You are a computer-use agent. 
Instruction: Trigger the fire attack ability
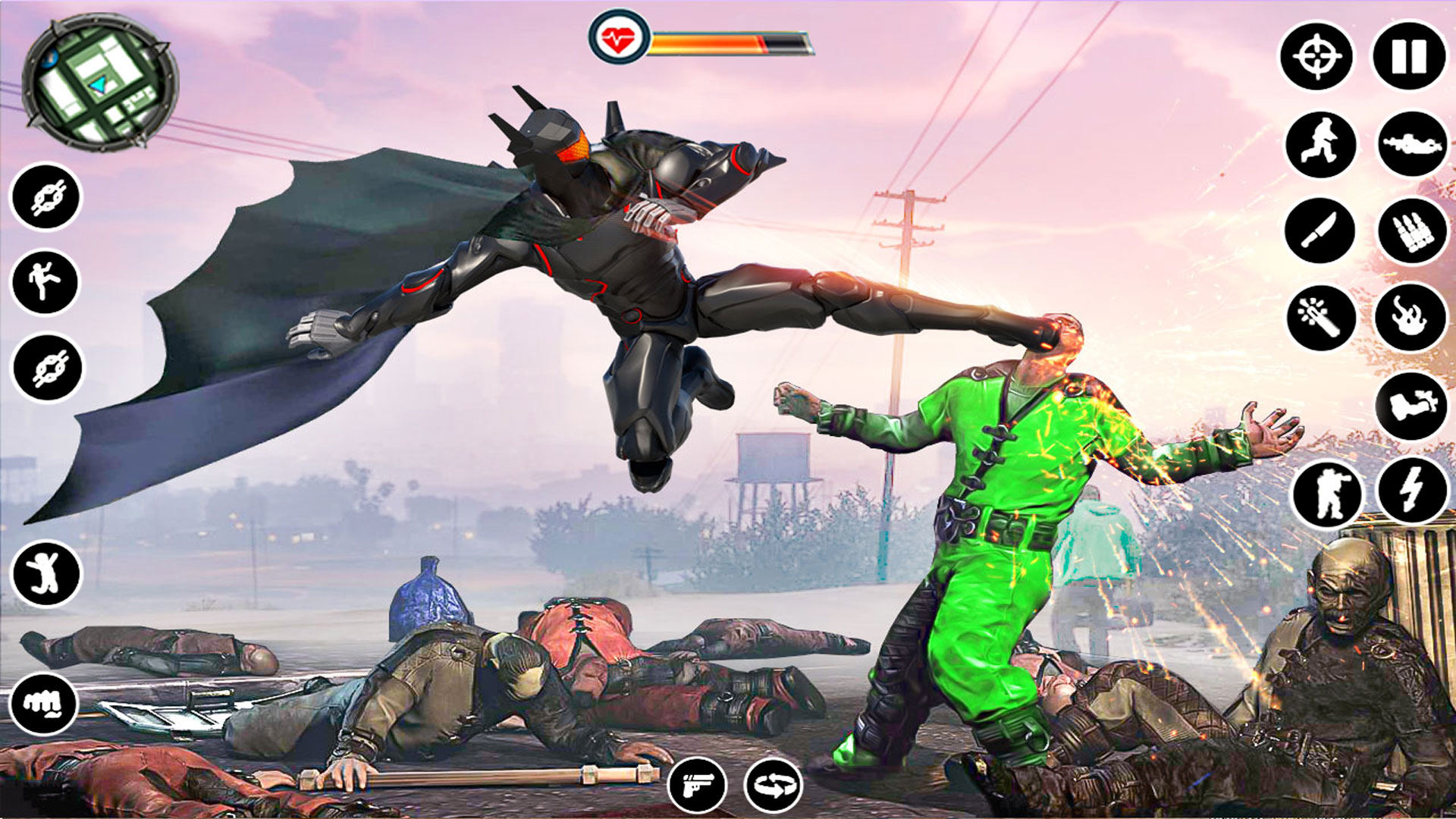click(x=1412, y=317)
